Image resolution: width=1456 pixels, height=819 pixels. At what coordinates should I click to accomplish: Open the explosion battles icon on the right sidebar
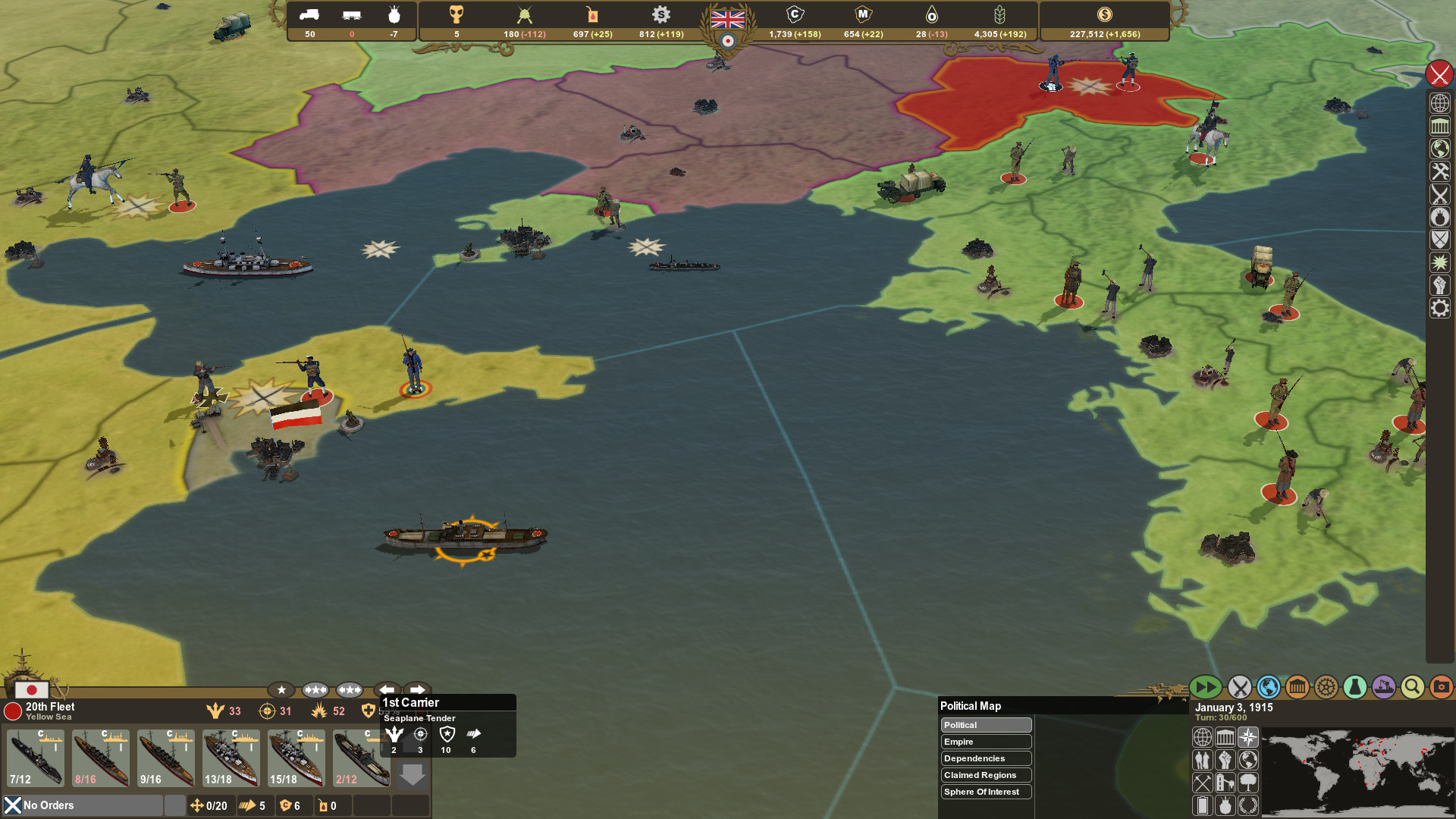tap(1440, 262)
